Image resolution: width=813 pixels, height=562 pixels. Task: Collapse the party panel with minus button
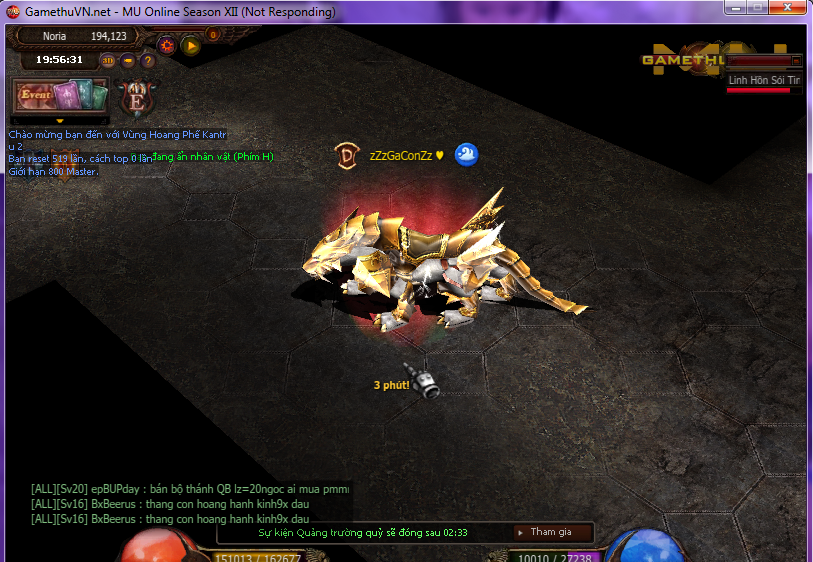click(x=796, y=61)
